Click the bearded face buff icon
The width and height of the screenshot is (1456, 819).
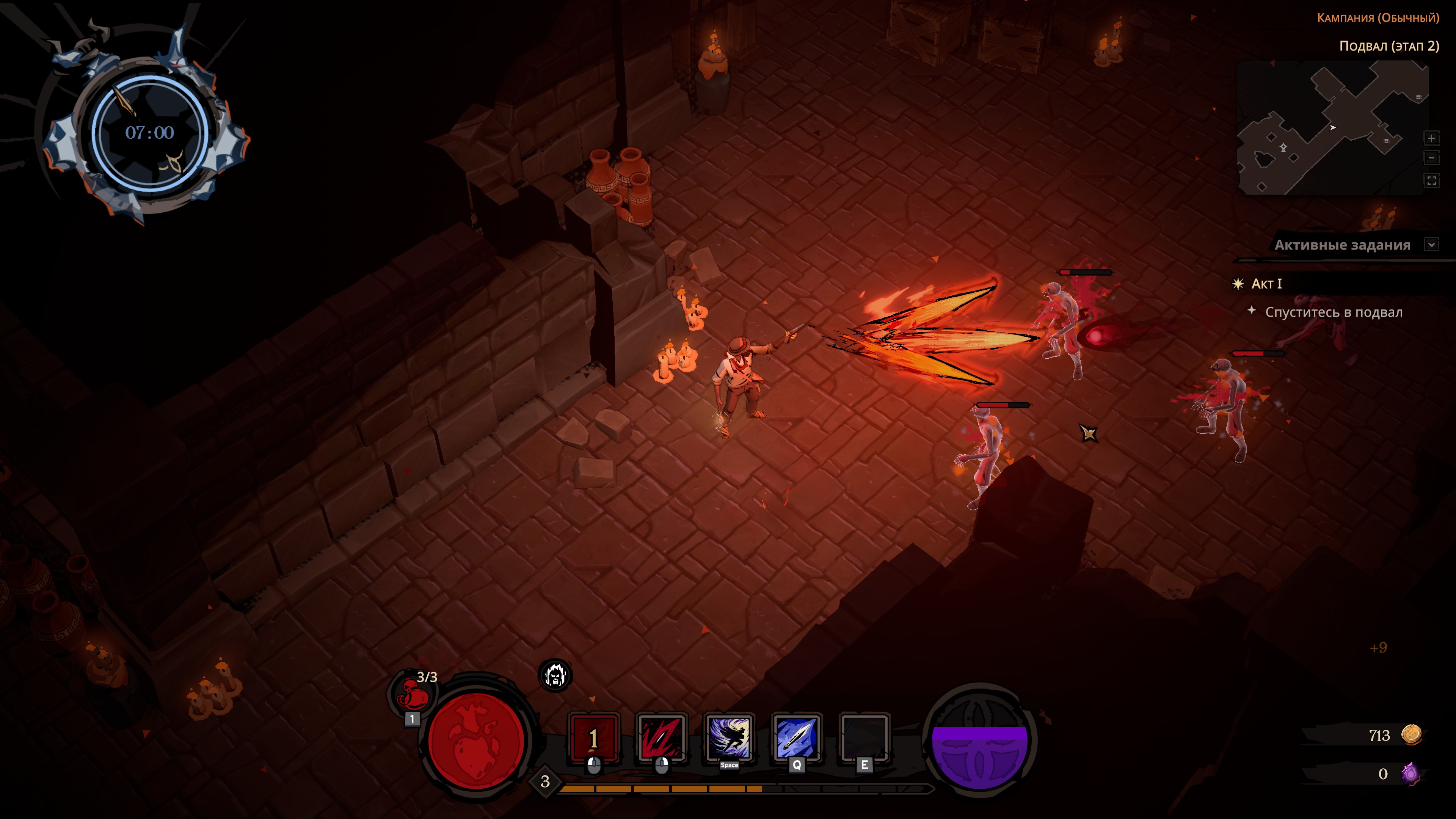555,675
